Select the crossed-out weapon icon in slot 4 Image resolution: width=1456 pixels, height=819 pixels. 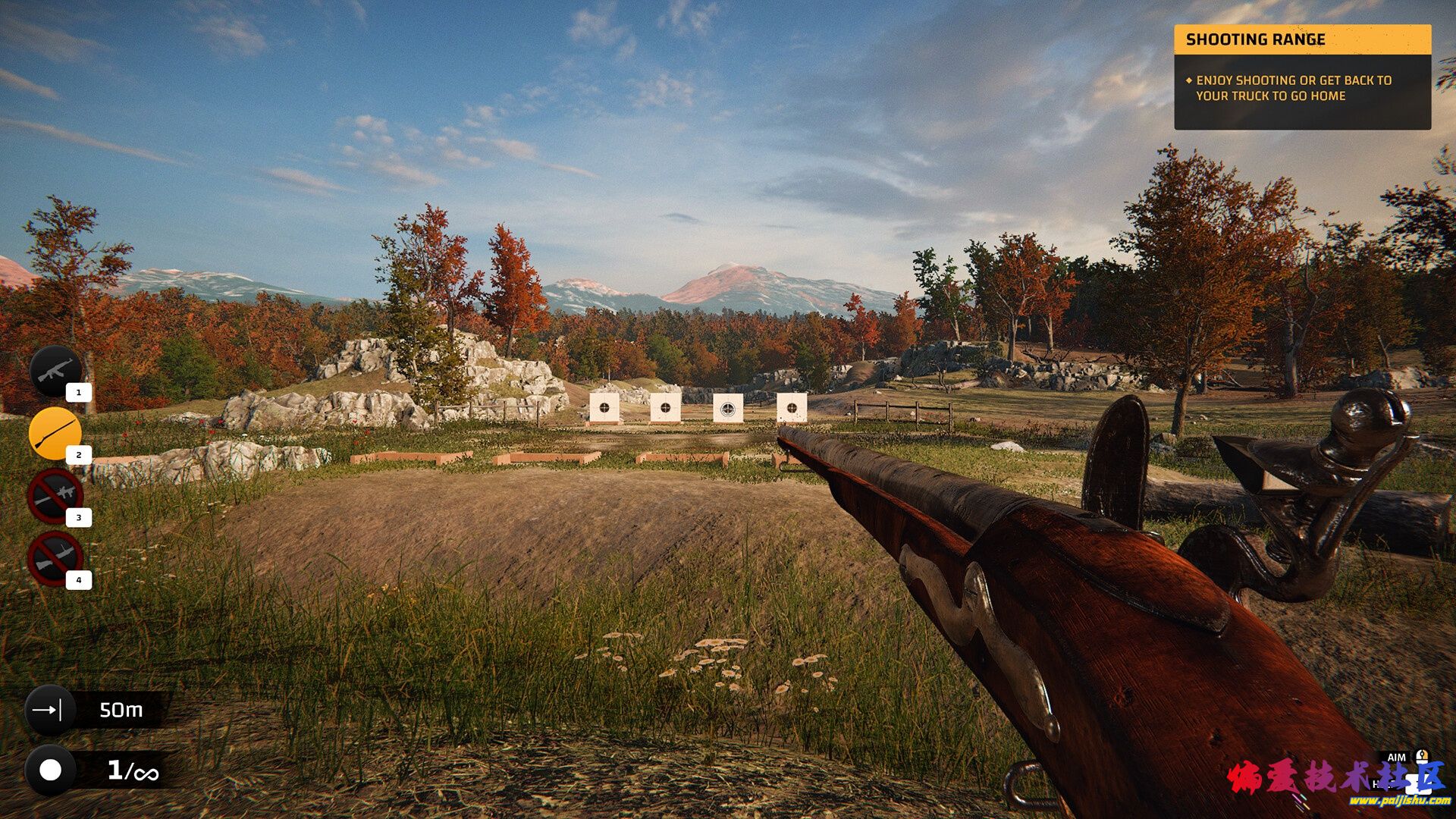[55, 559]
